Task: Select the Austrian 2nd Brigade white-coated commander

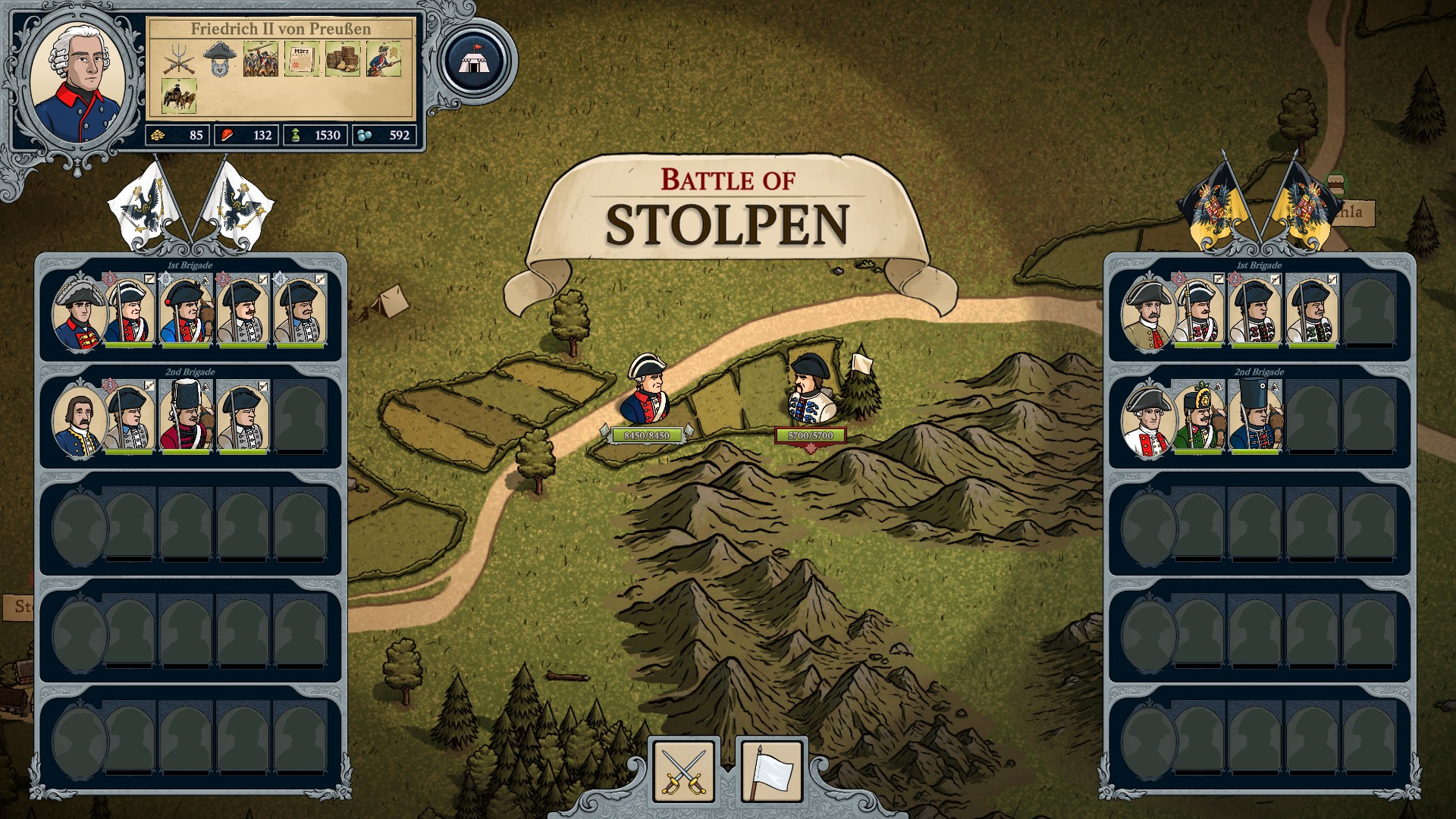Action: tap(1147, 419)
